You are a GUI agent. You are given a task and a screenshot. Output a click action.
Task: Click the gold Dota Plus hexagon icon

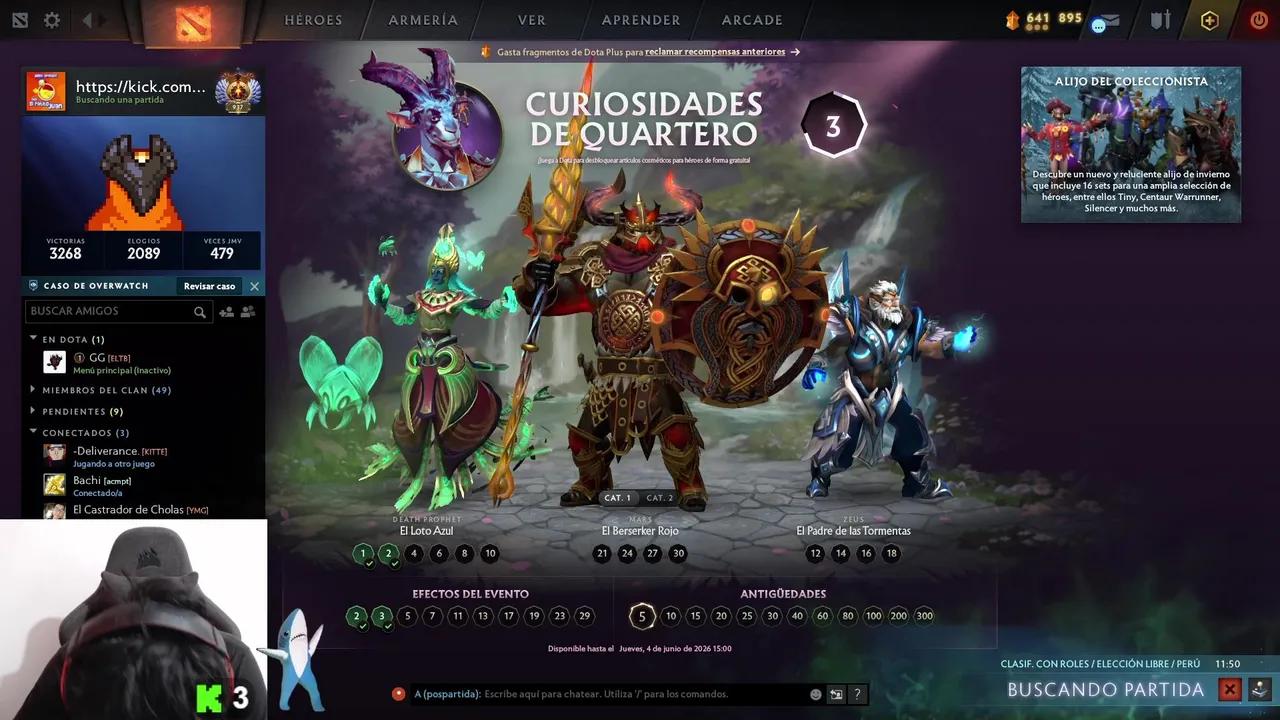pyautogui.click(x=1209, y=19)
